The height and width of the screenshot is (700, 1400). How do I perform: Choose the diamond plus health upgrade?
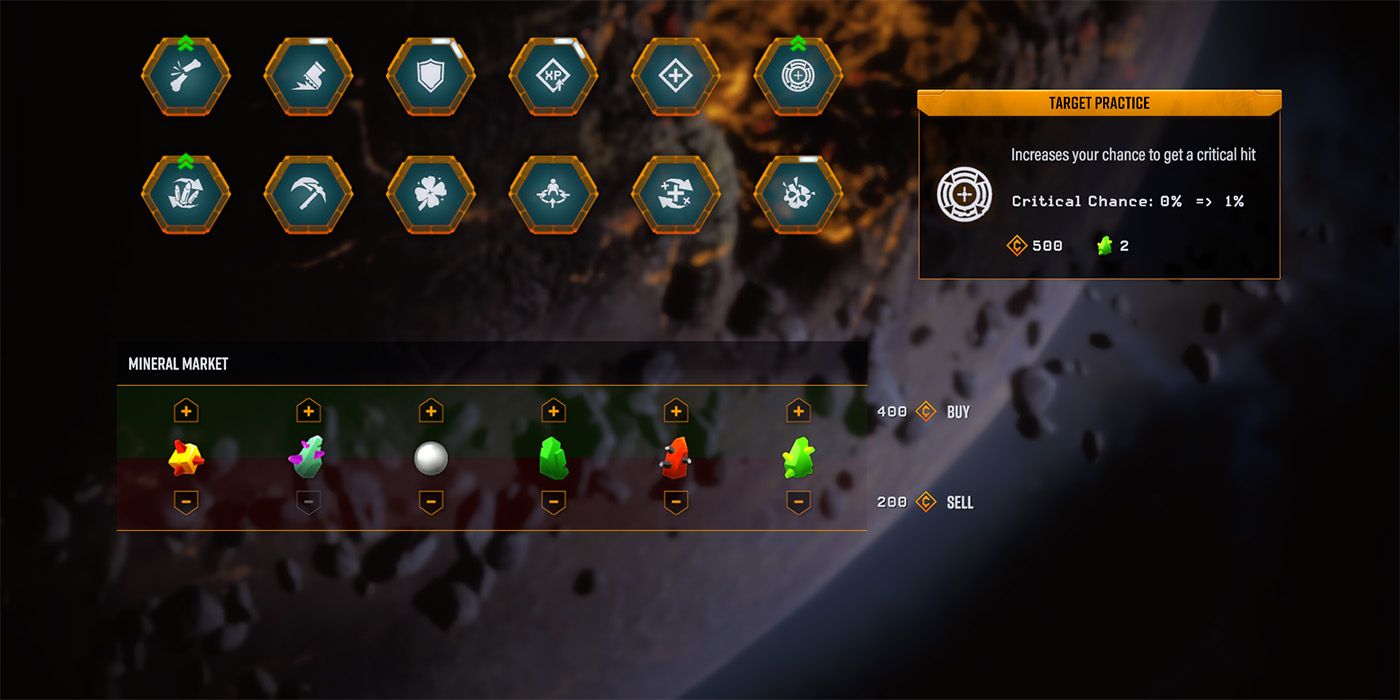[676, 78]
